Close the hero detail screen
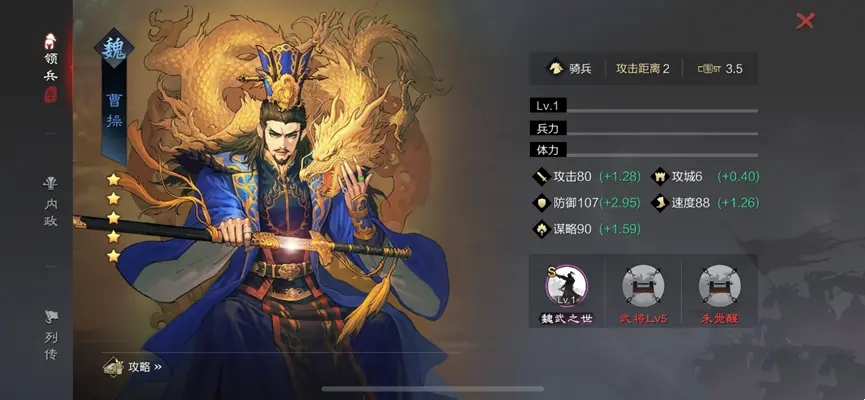The width and height of the screenshot is (865, 400). pyautogui.click(x=805, y=21)
